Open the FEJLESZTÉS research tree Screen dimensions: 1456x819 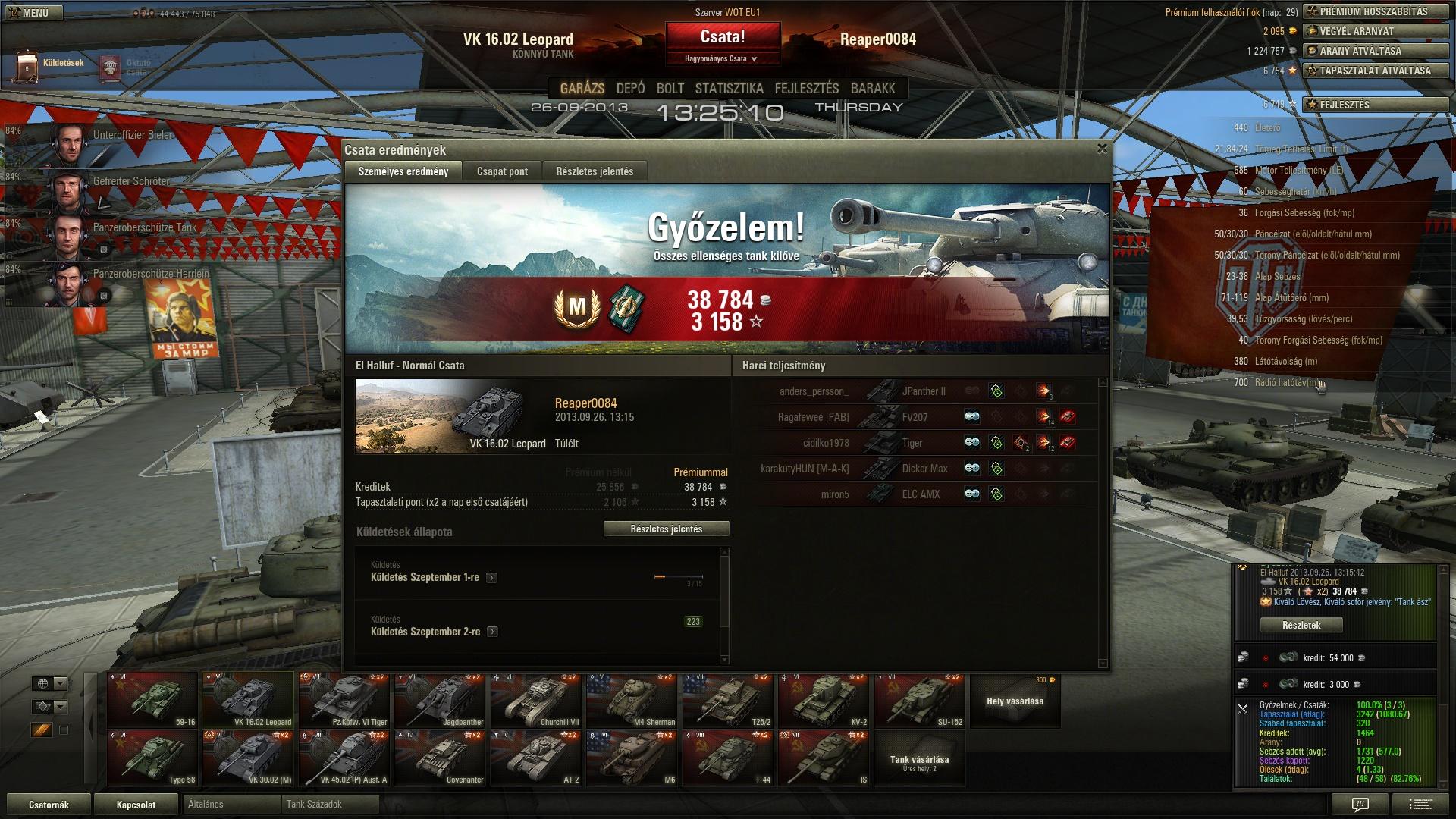[x=806, y=89]
